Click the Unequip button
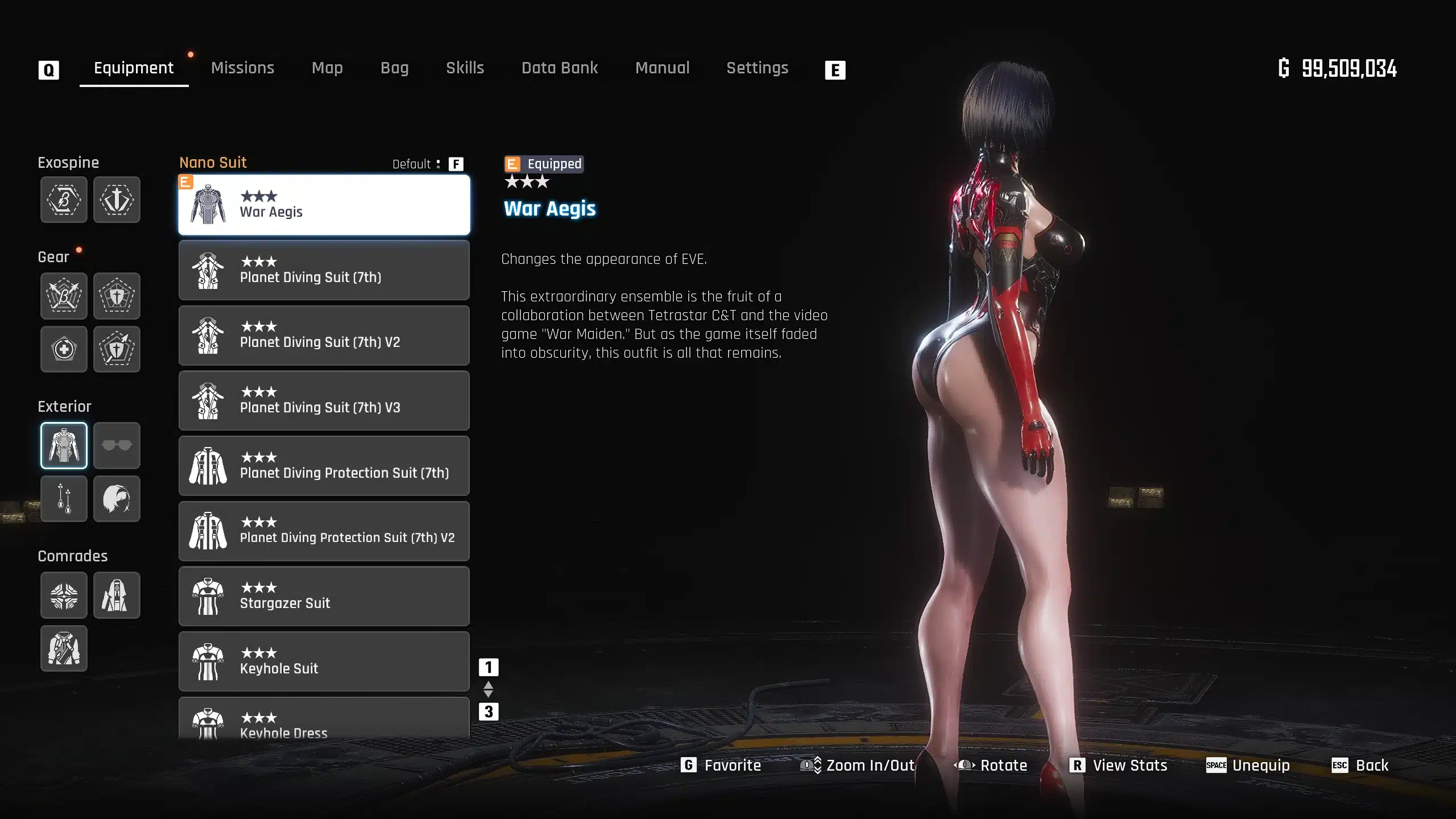The image size is (1456, 819). click(1248, 766)
